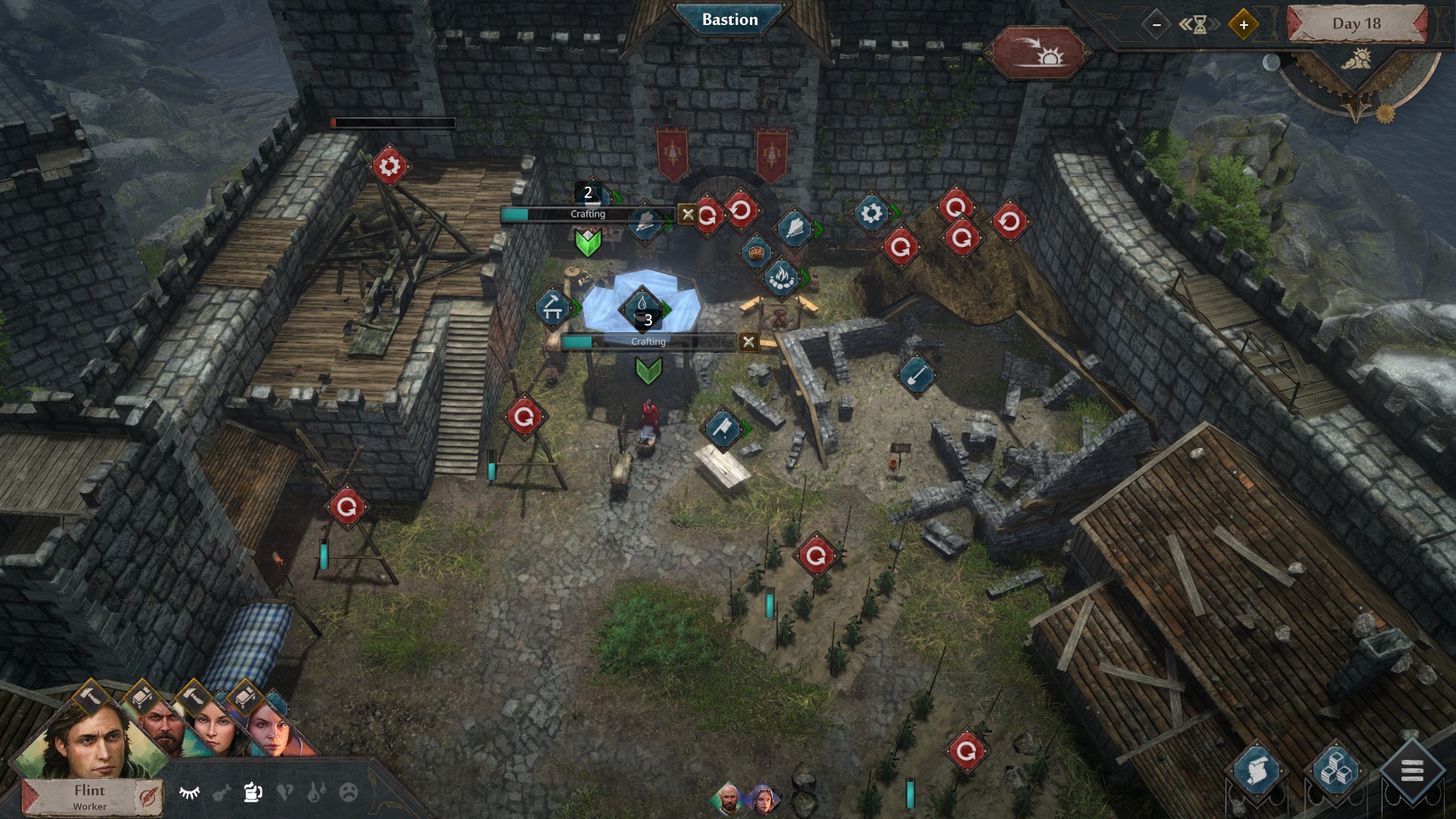Select the bearded man's portrait
Screen dimensions: 1456x819
[x=161, y=728]
